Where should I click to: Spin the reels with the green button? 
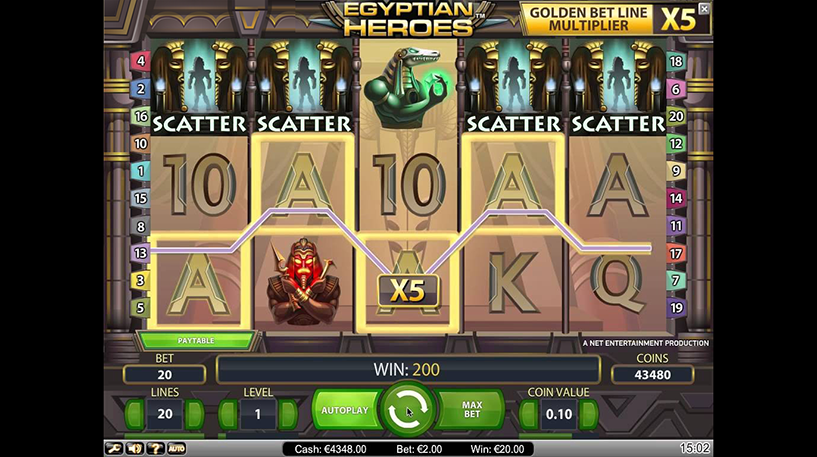(x=407, y=410)
